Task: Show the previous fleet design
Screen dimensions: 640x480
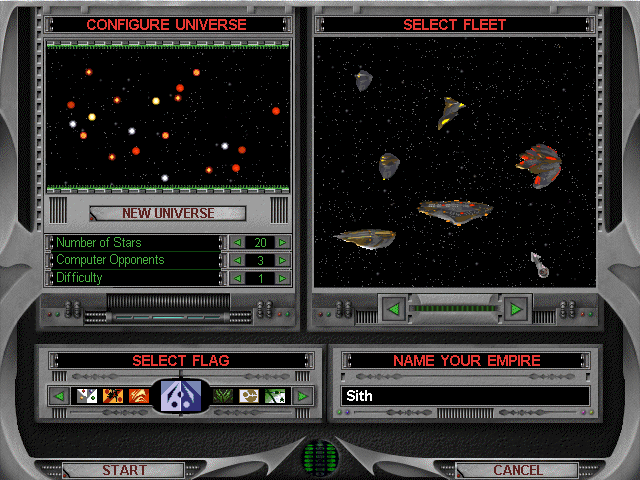Action: [x=393, y=309]
